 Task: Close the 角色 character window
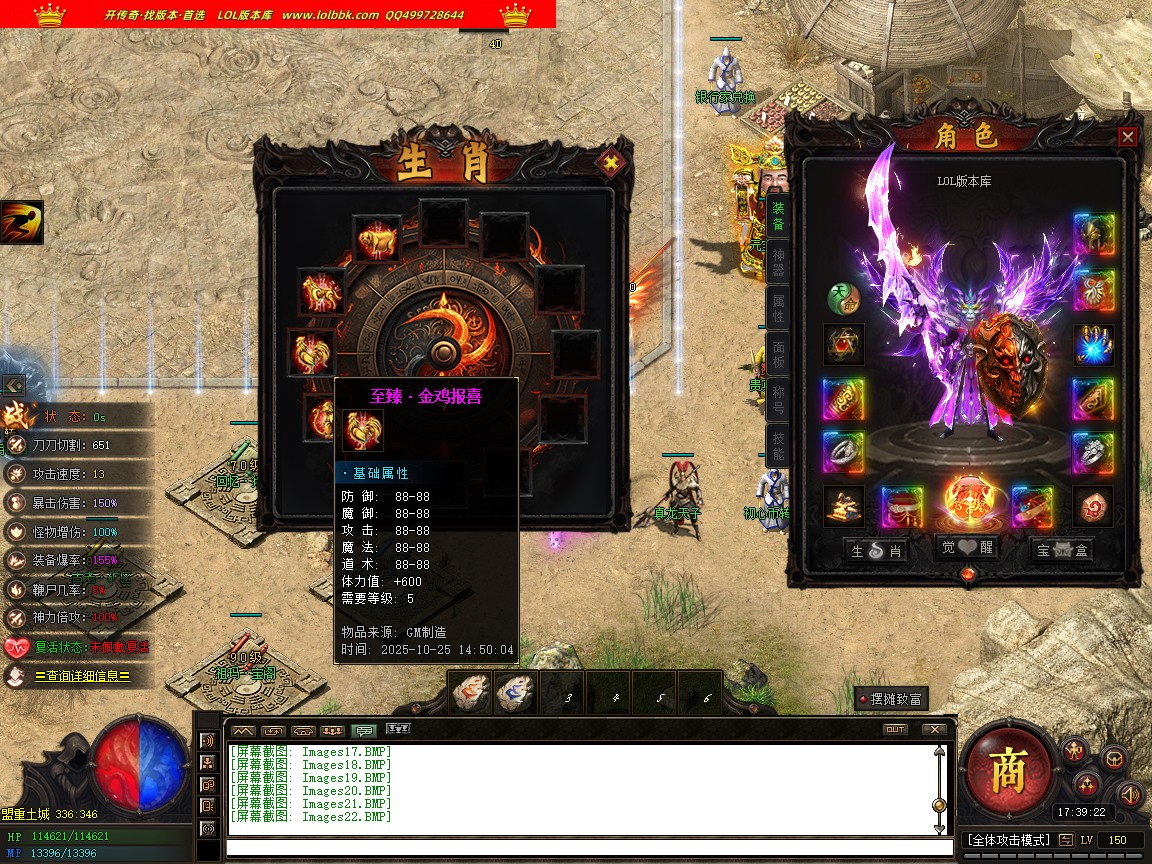[1127, 137]
